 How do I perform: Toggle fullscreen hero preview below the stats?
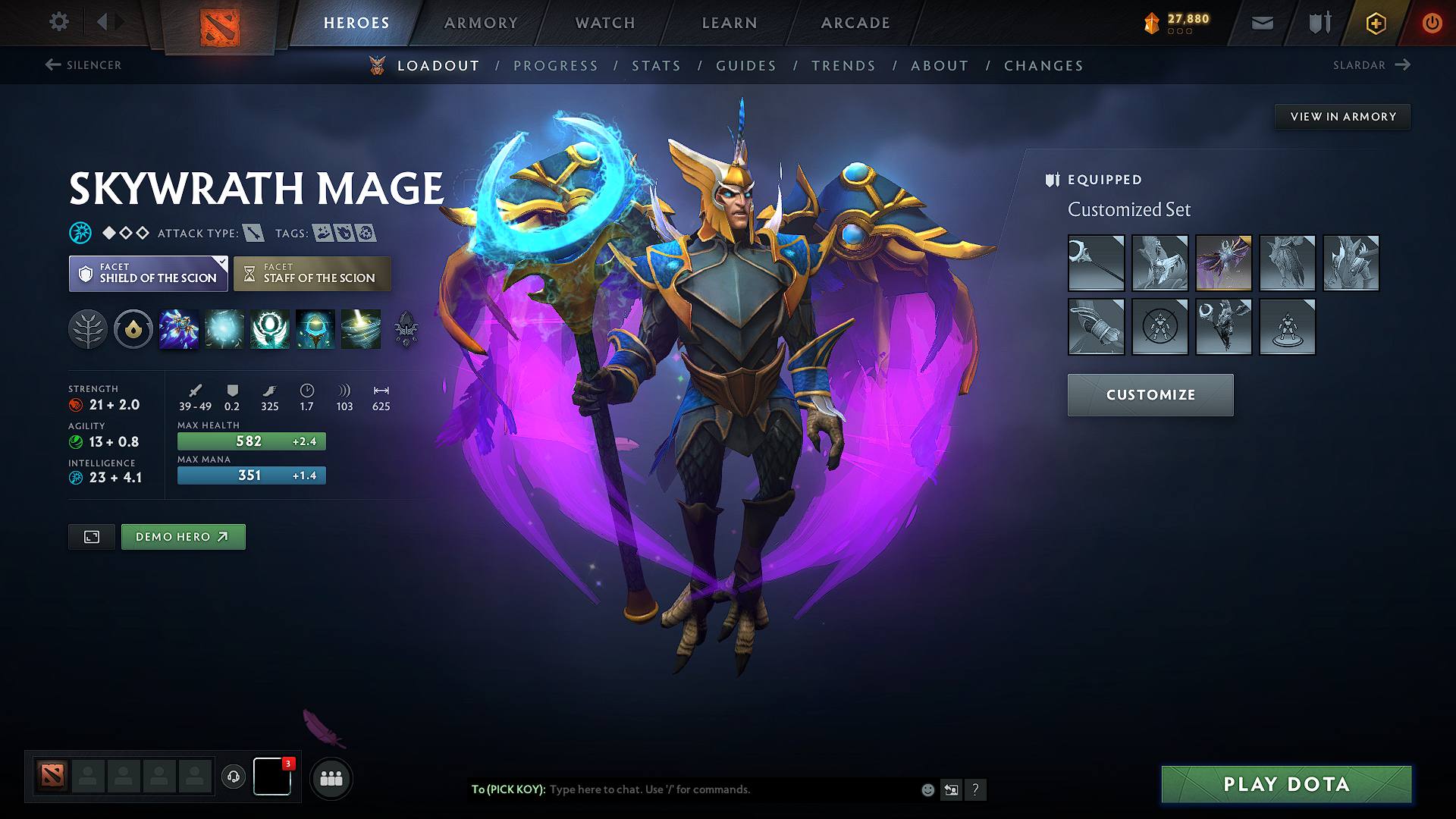point(91,536)
